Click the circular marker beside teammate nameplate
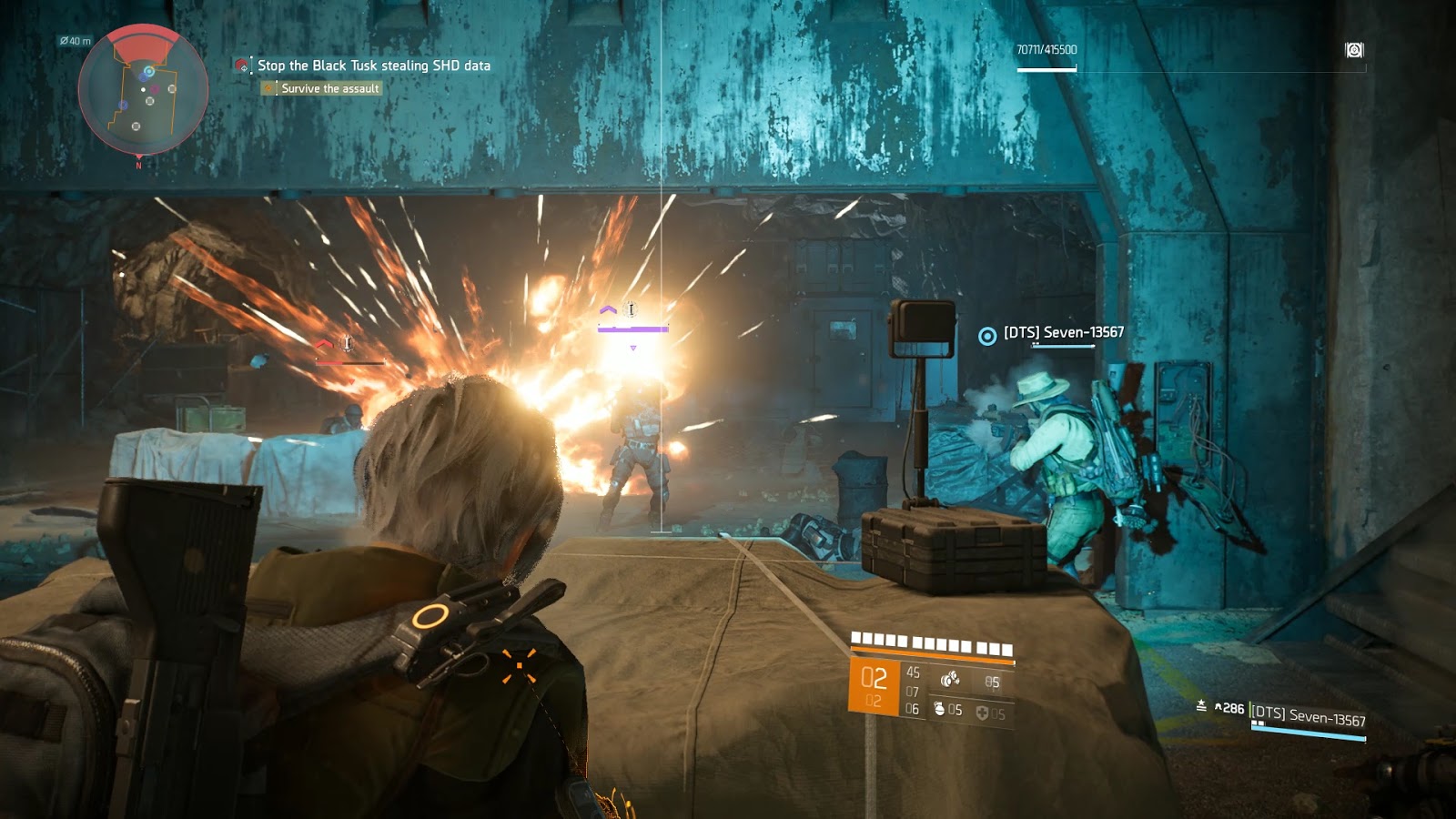The height and width of the screenshot is (819, 1456). 987,337
